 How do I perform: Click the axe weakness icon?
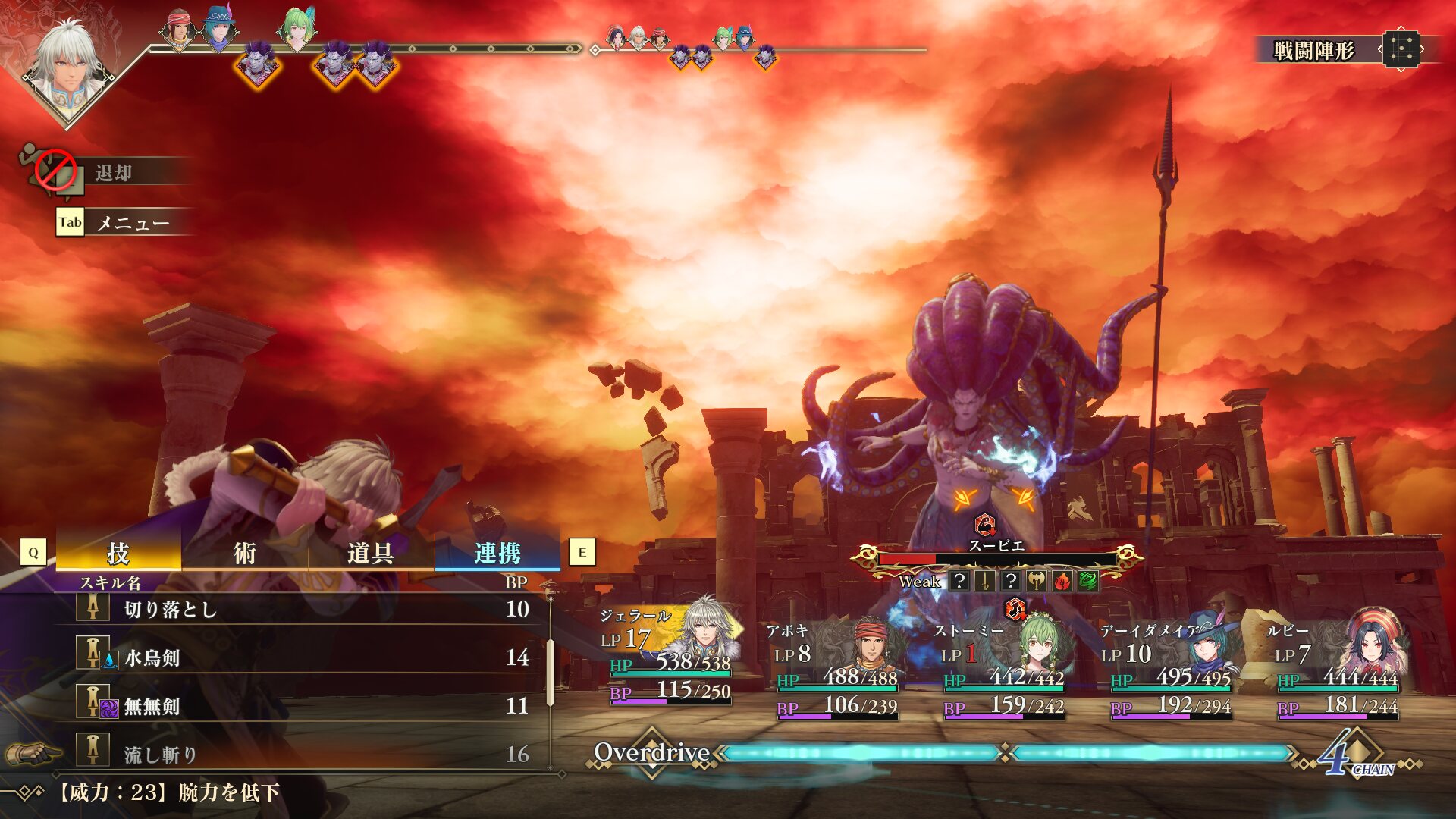pyautogui.click(x=1036, y=582)
